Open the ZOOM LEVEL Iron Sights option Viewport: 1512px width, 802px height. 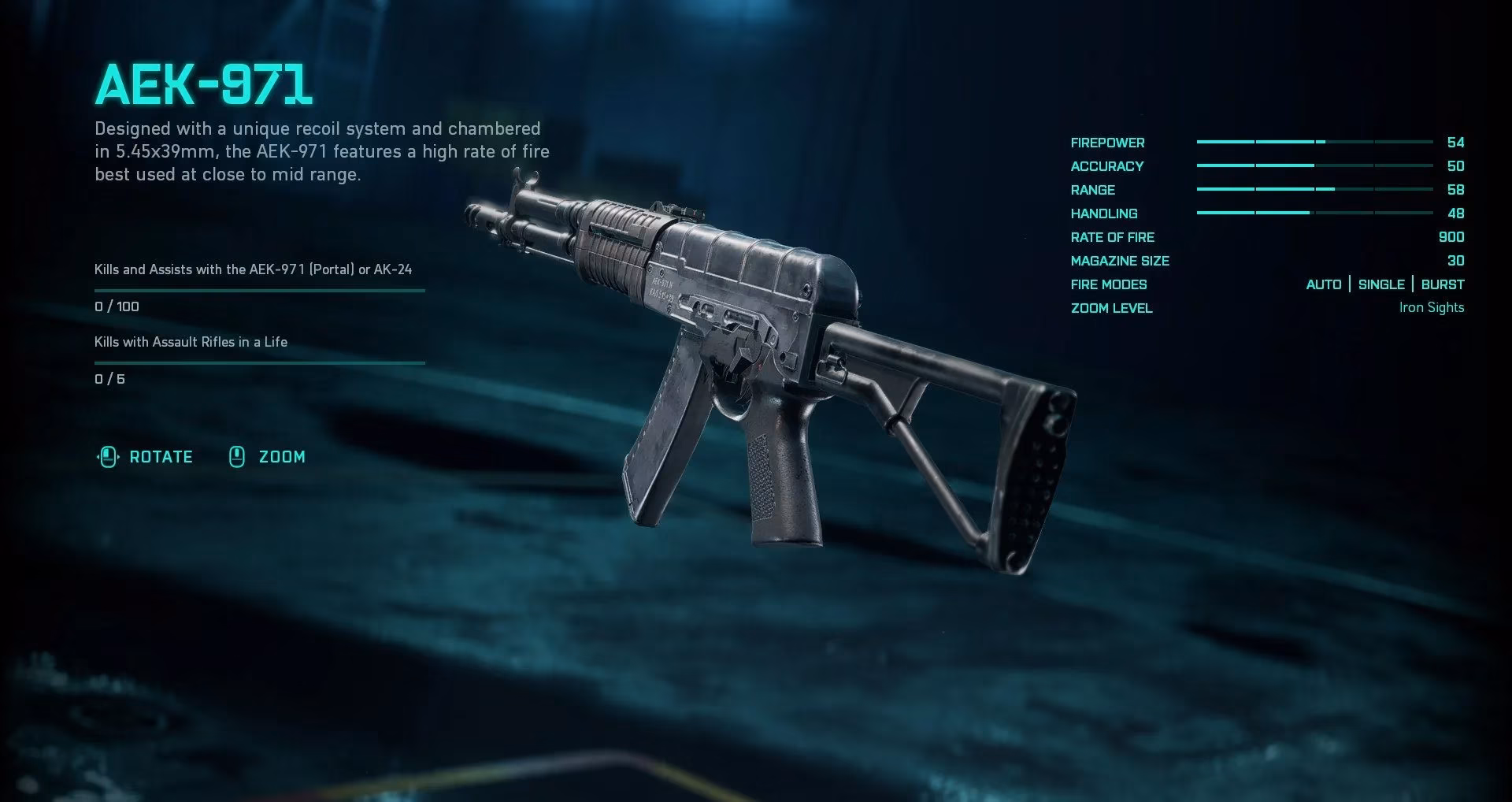(x=1430, y=307)
